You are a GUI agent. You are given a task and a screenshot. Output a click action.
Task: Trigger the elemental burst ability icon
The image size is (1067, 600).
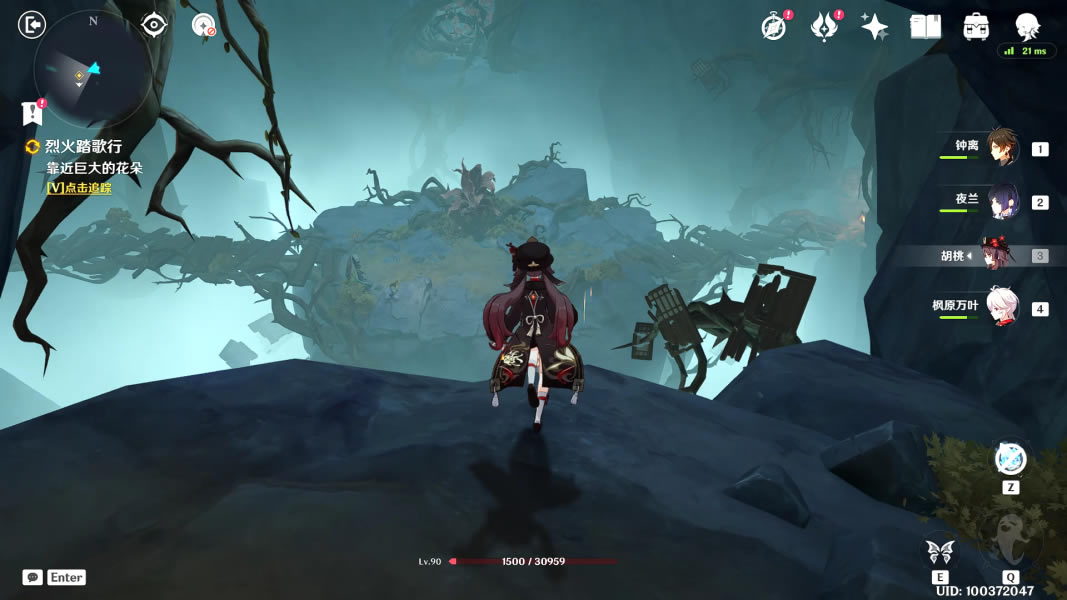point(1011,540)
